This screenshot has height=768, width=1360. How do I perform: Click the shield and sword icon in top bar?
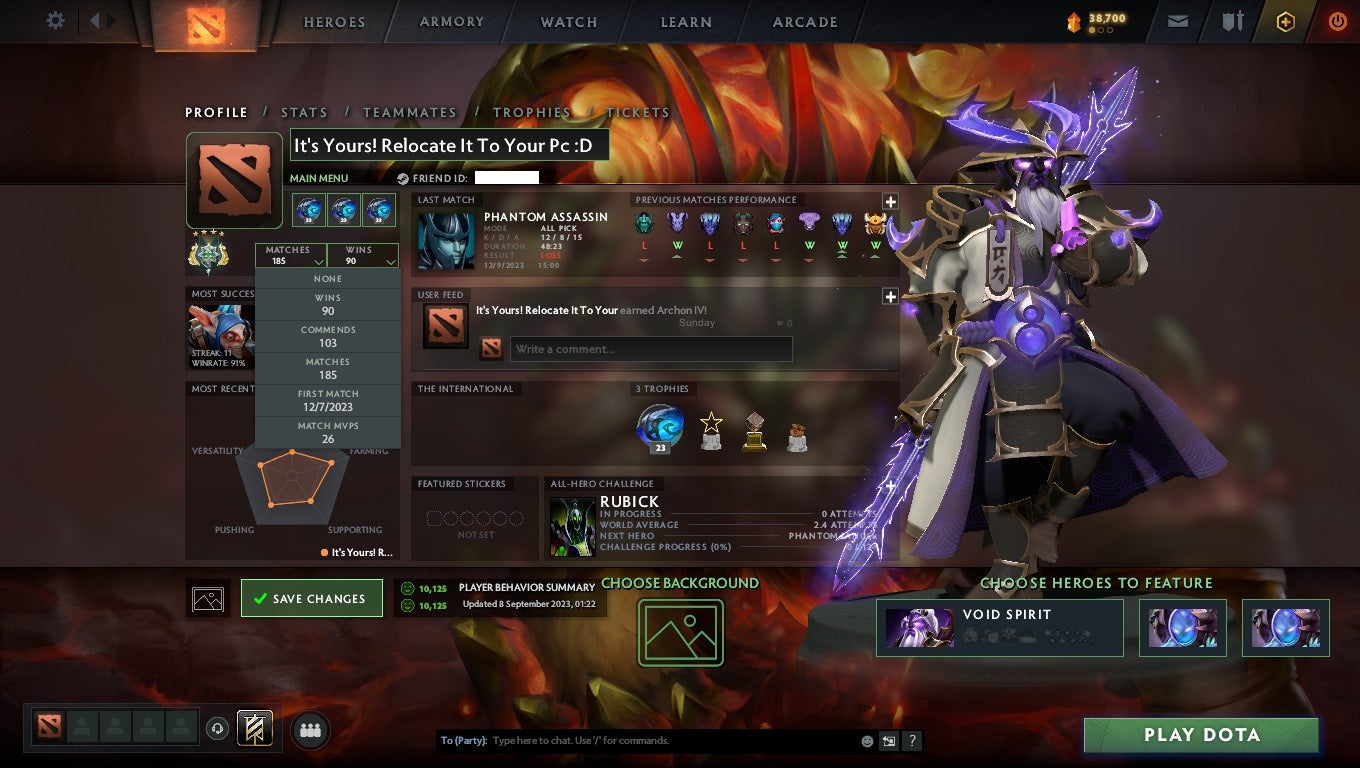(1231, 20)
